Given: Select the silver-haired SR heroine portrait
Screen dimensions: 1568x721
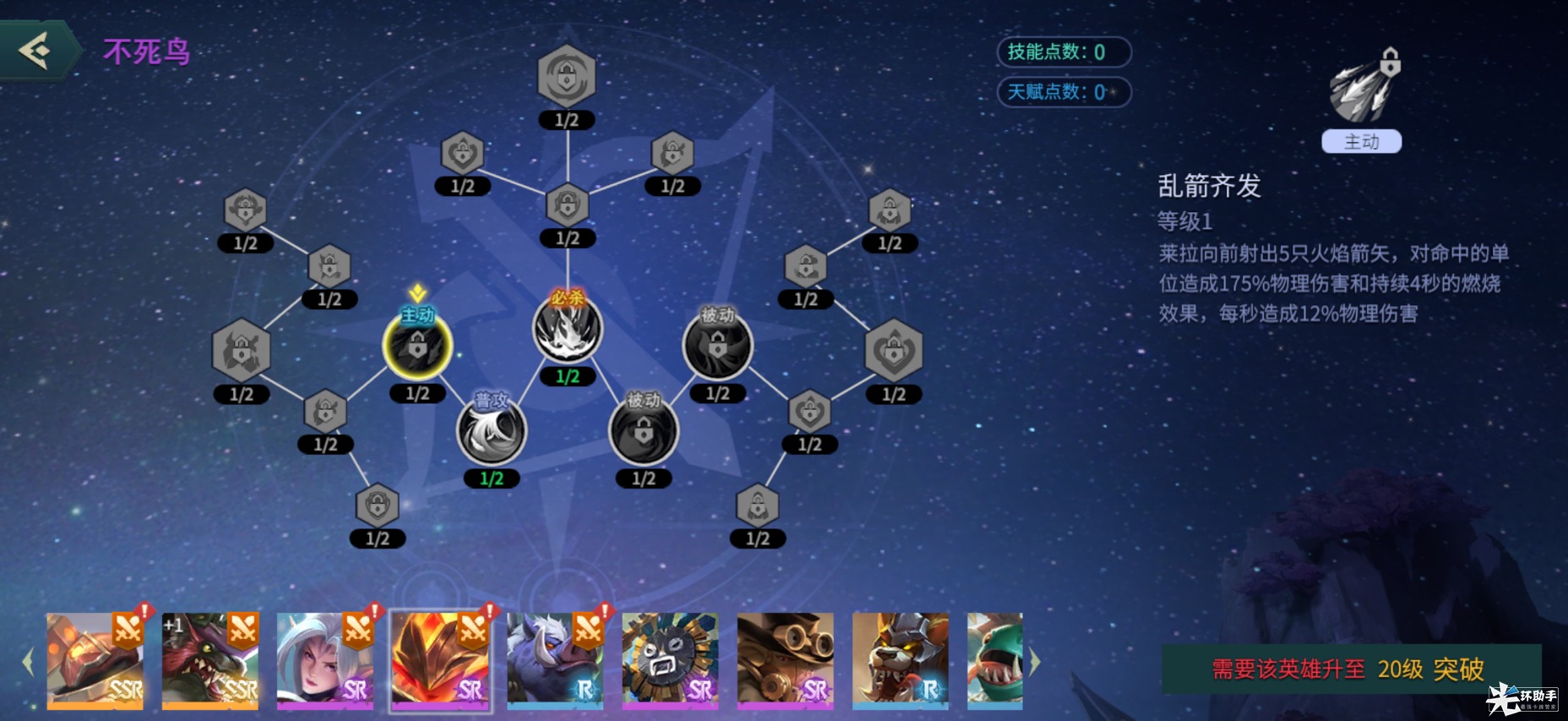Looking at the screenshot, I should 325,660.
